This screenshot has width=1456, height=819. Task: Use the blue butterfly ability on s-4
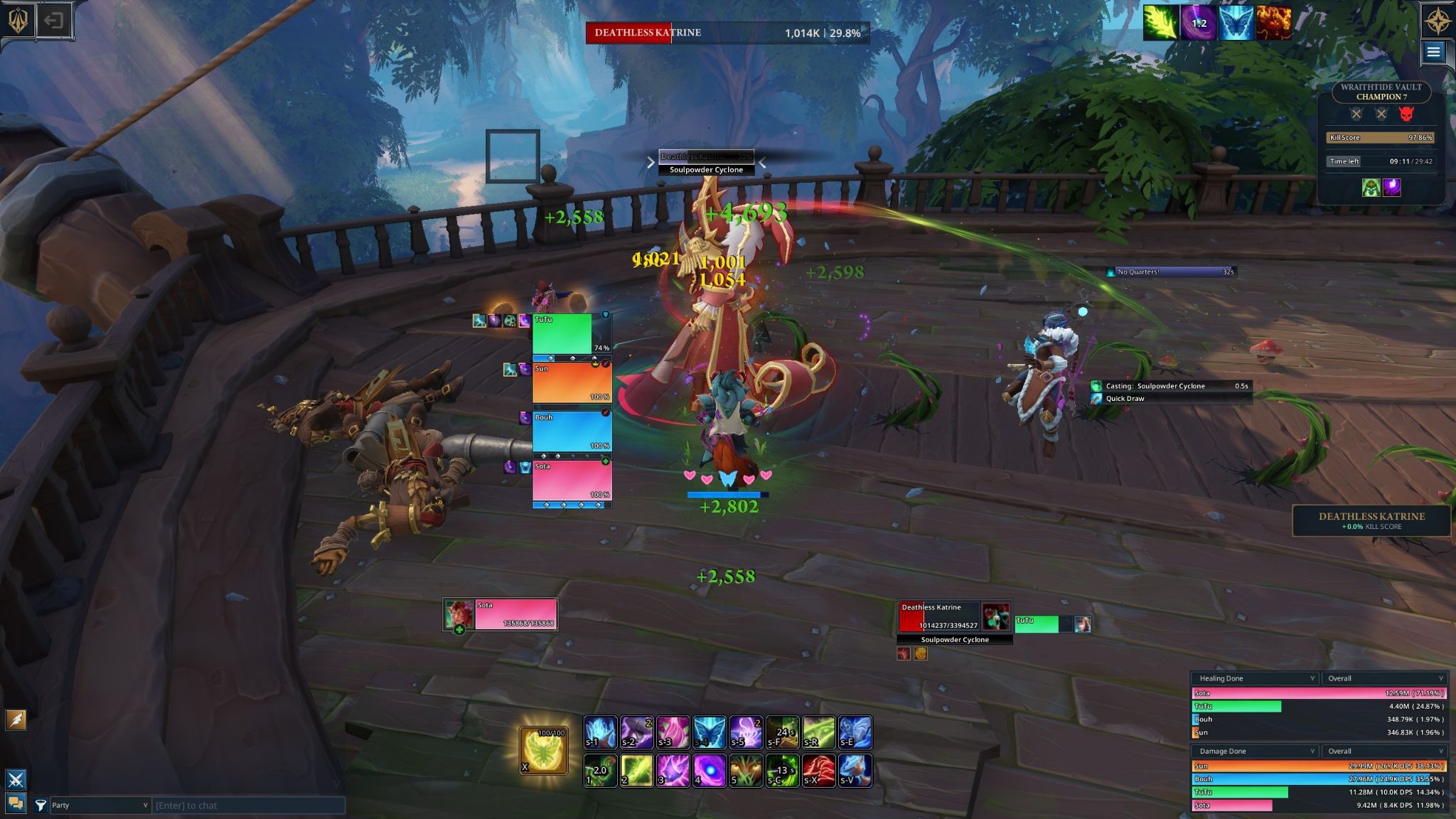709,733
